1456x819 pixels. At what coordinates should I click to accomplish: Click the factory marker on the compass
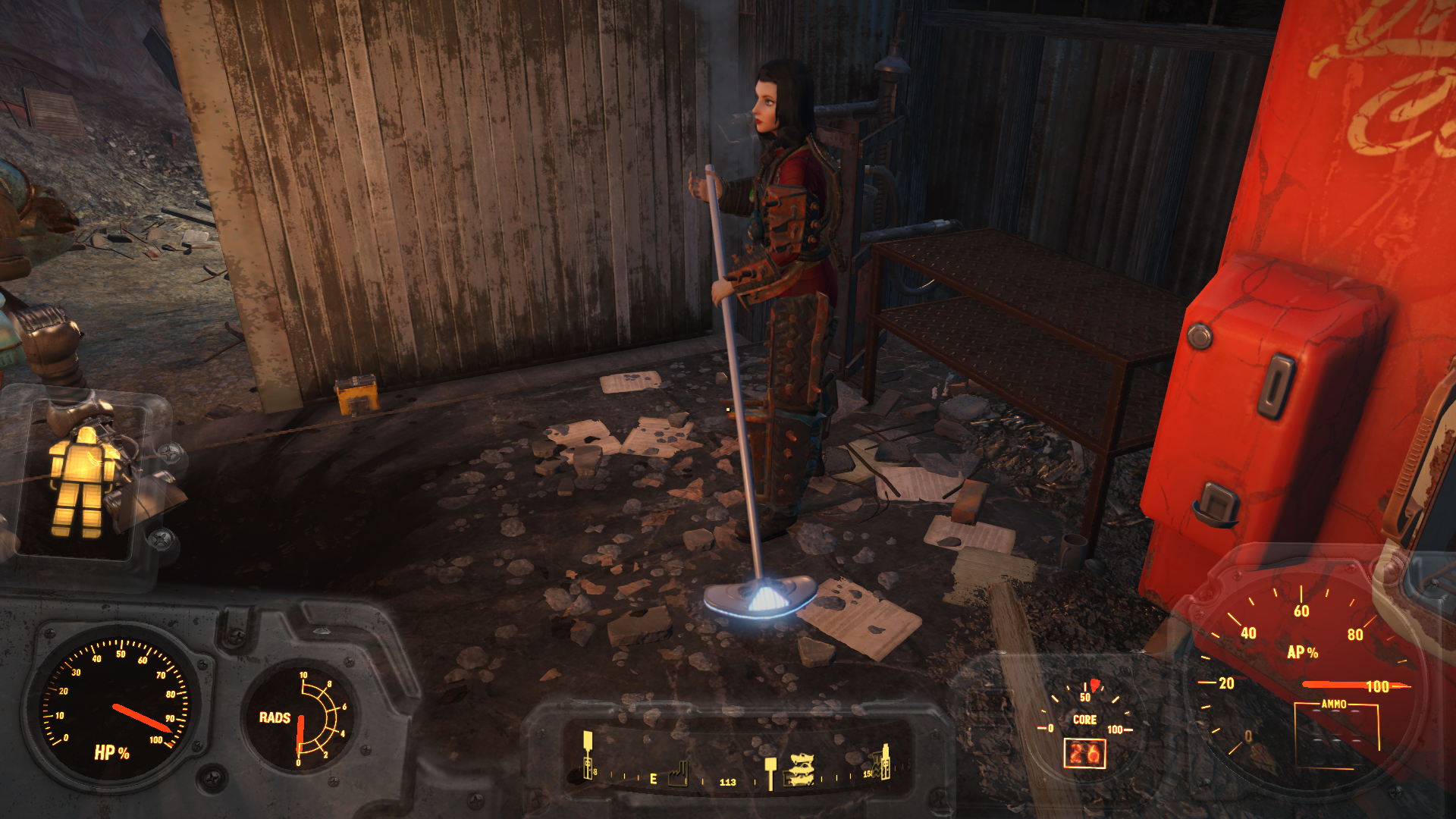(x=679, y=774)
